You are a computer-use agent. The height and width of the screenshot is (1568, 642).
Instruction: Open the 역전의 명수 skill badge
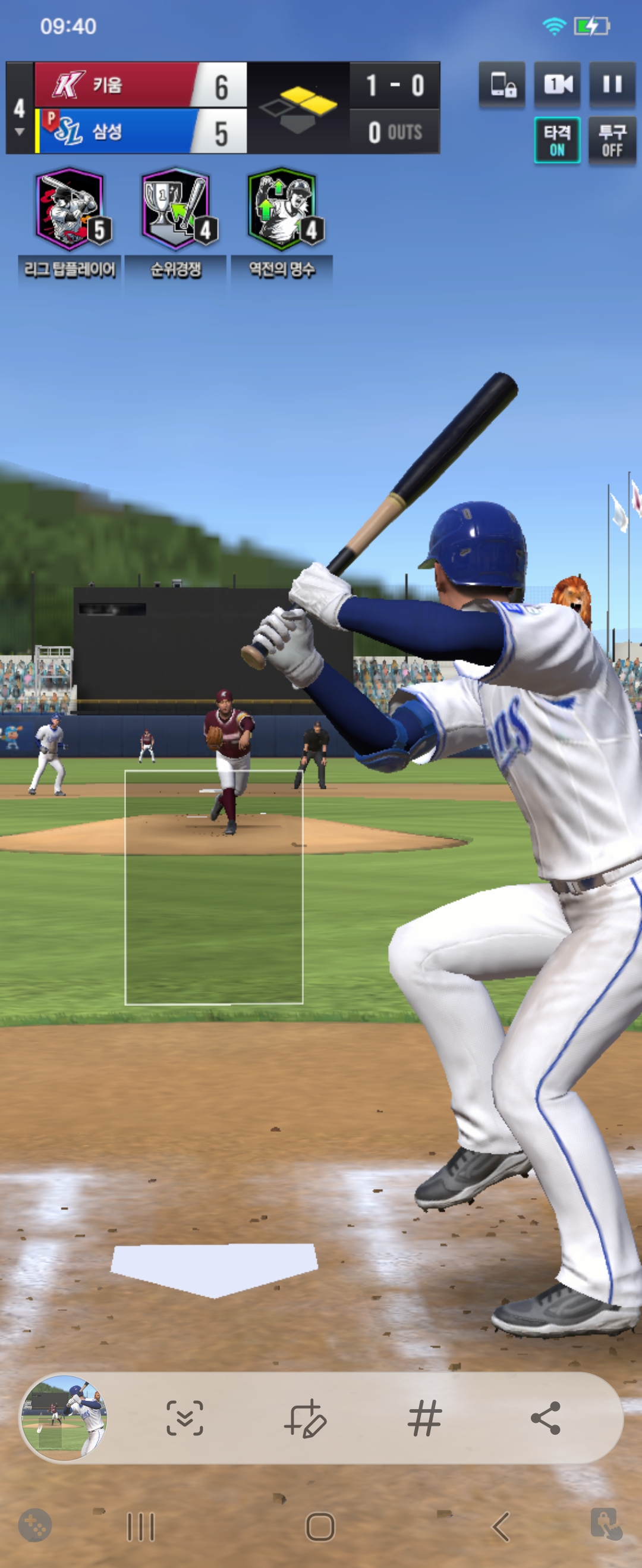click(282, 210)
